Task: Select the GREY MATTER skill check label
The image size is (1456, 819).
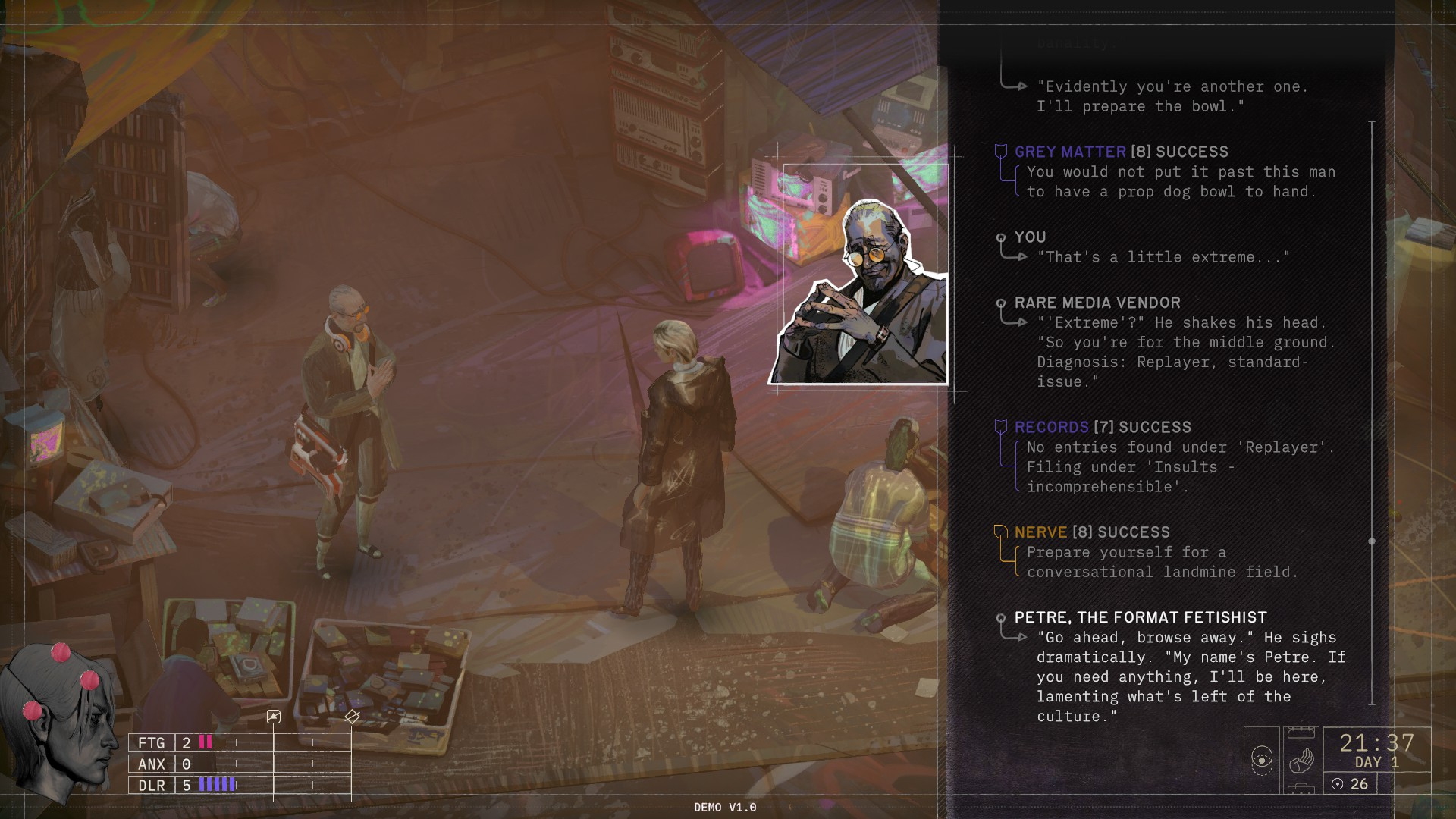Action: coord(1070,152)
